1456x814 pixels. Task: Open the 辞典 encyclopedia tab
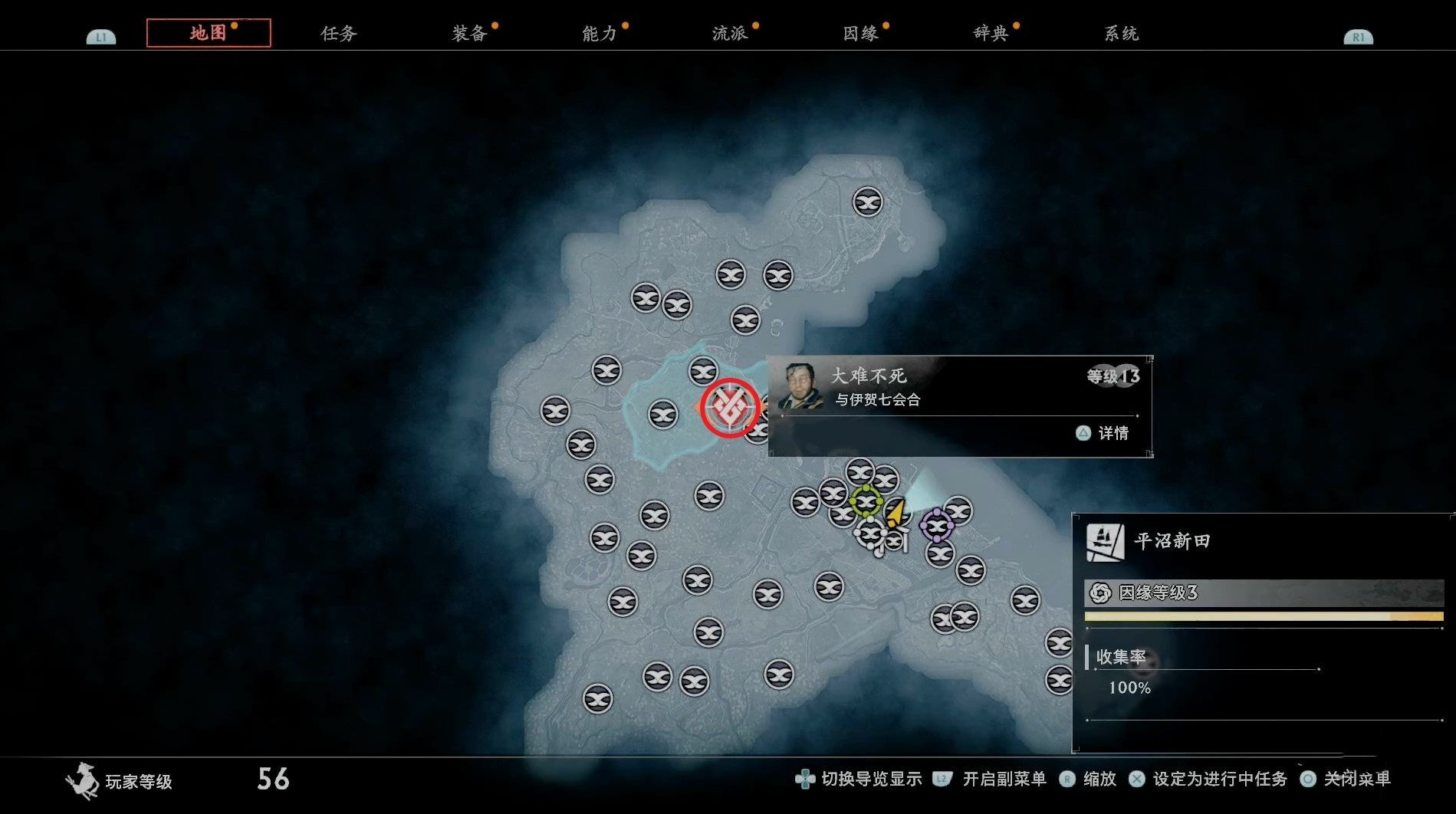(x=990, y=34)
